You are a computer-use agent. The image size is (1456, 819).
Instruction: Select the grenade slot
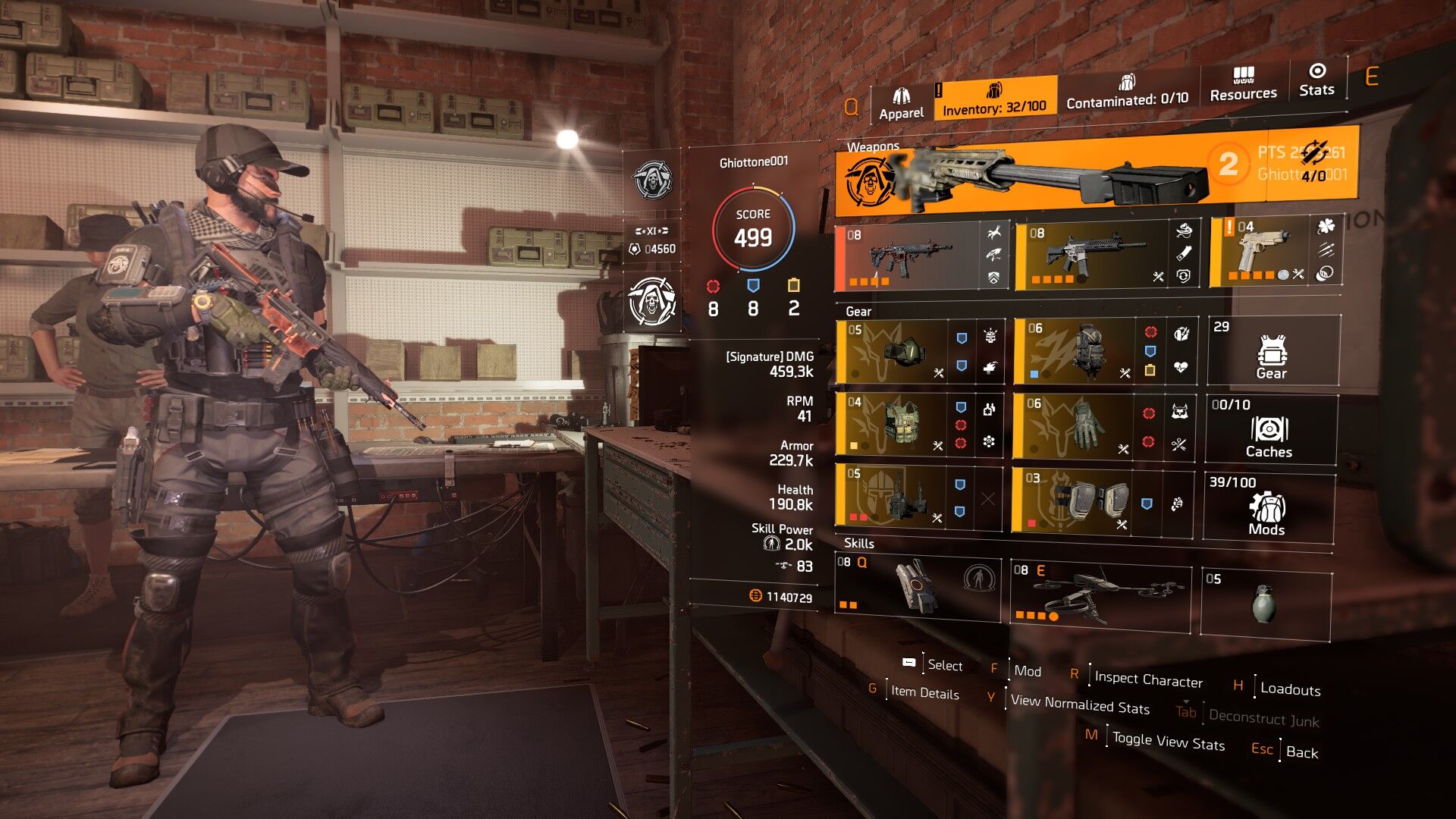coord(1265,602)
